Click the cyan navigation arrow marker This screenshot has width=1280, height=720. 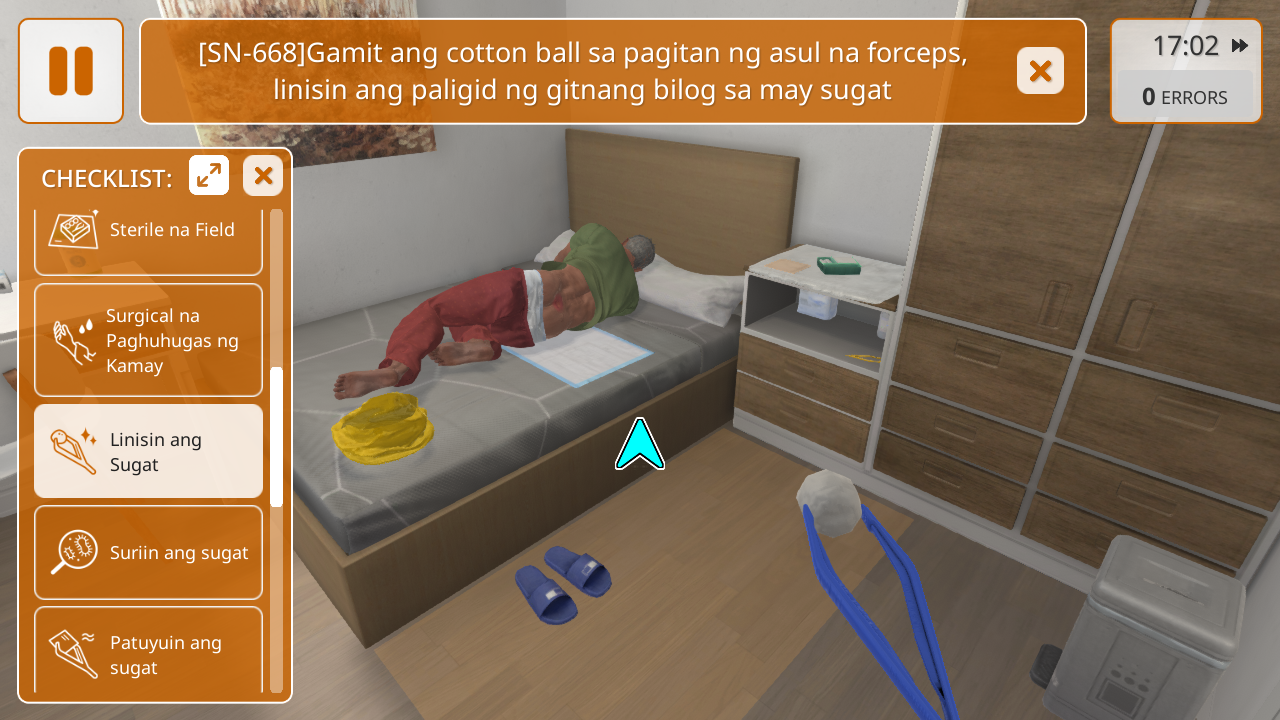640,446
